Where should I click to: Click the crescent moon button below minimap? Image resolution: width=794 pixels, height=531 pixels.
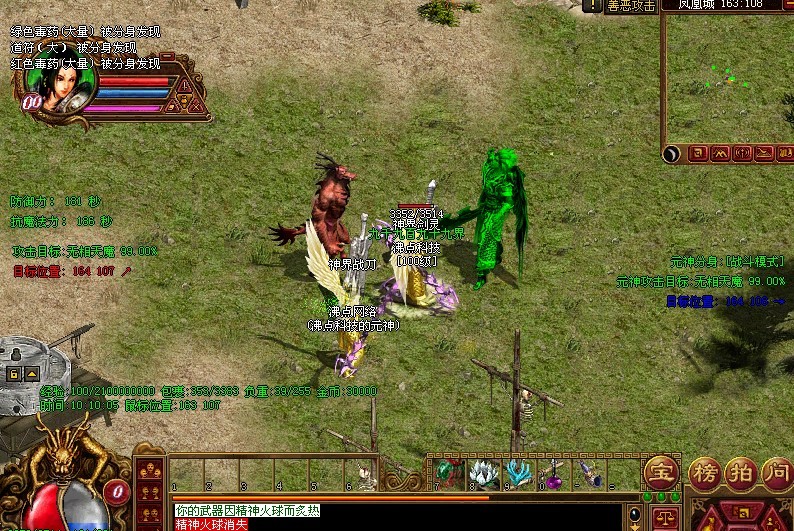672,153
